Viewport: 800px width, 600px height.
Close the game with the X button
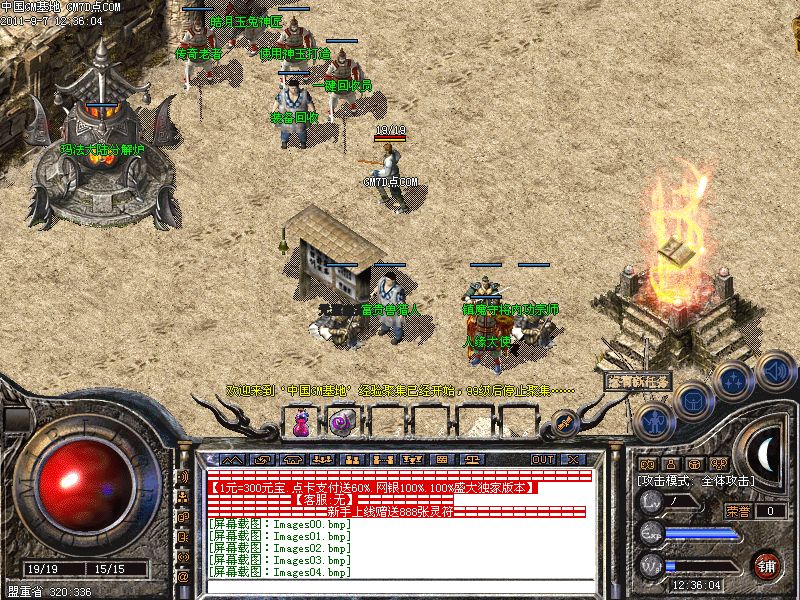(573, 459)
